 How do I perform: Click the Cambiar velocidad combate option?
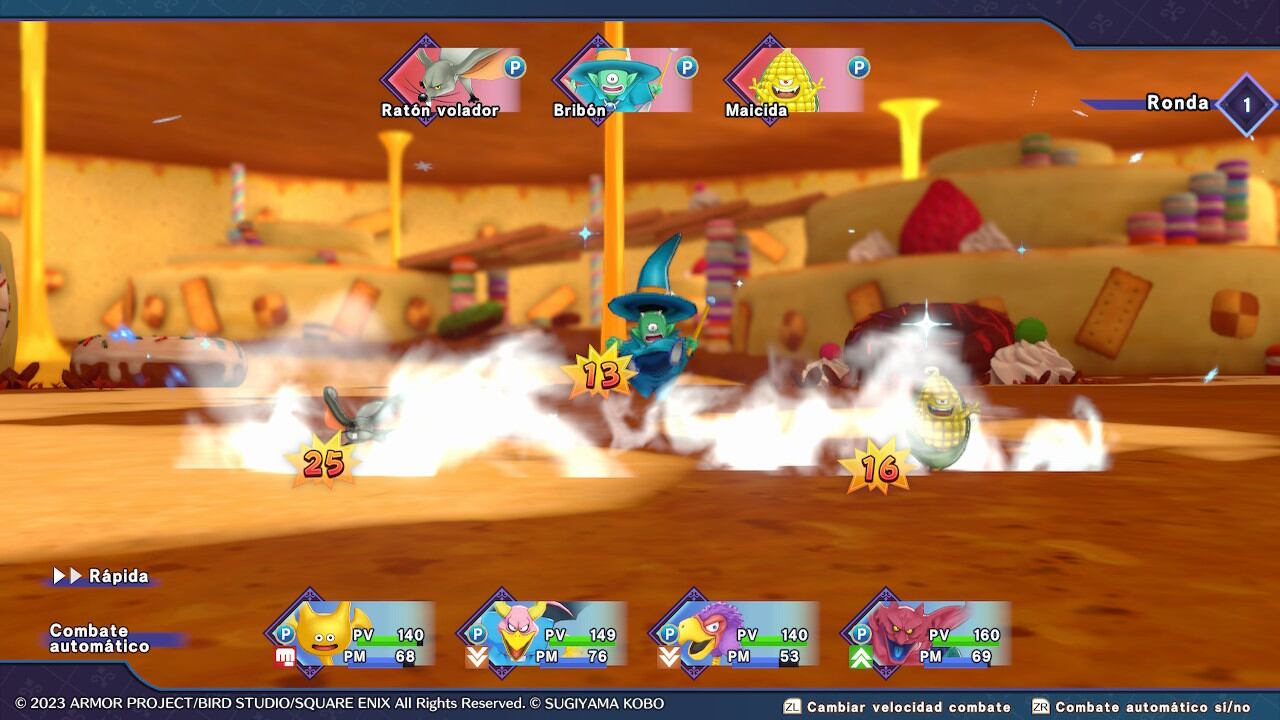coord(898,707)
